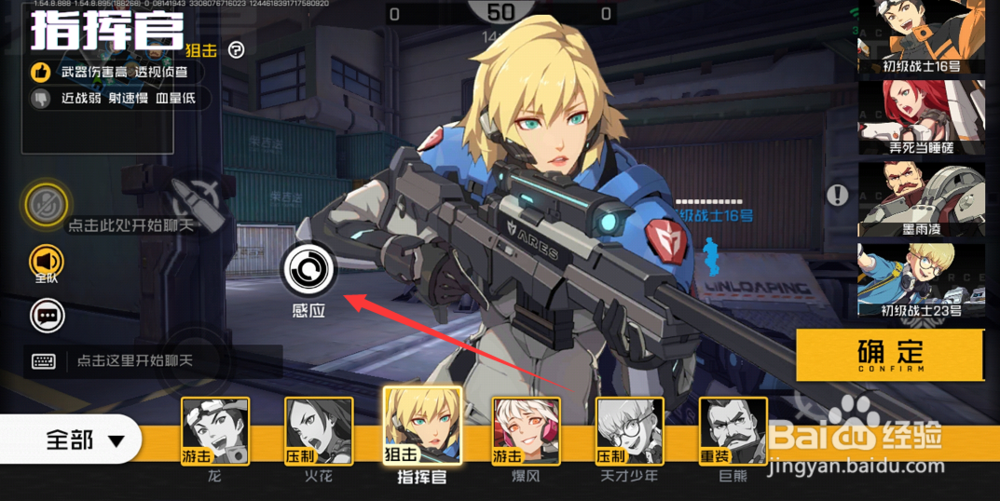Image resolution: width=1000 pixels, height=501 pixels.
Task: Open the 全部 class filter dropdown
Action: coord(84,440)
